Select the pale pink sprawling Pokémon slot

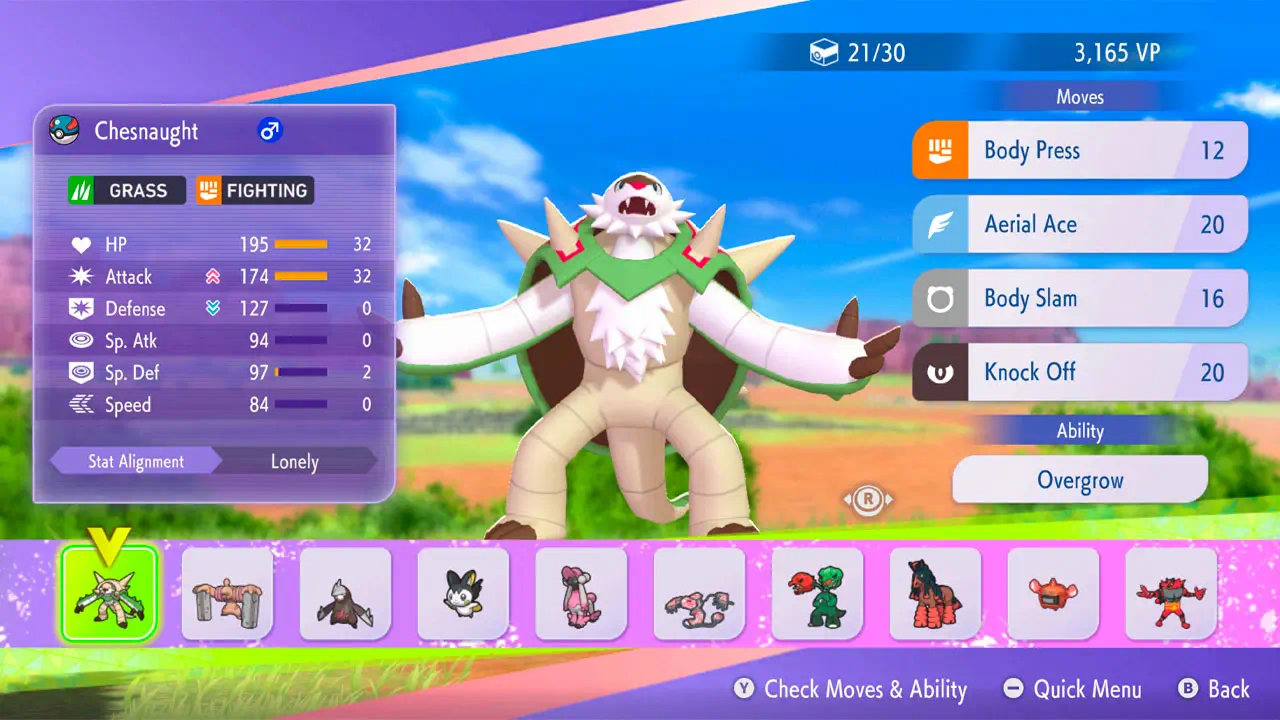pyautogui.click(x=699, y=594)
